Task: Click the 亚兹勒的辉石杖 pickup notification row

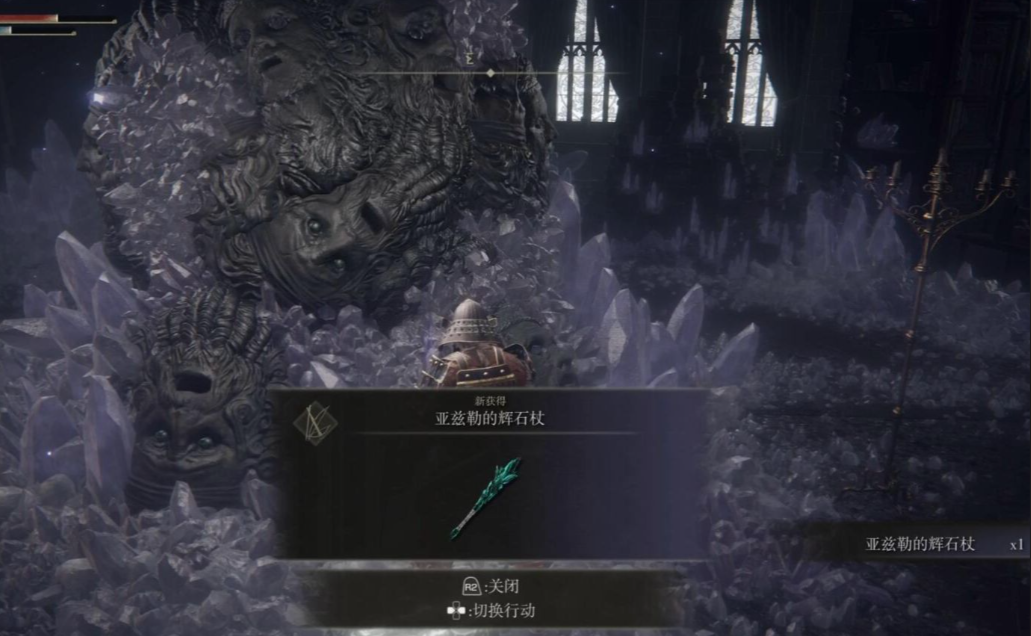Action: click(x=918, y=544)
